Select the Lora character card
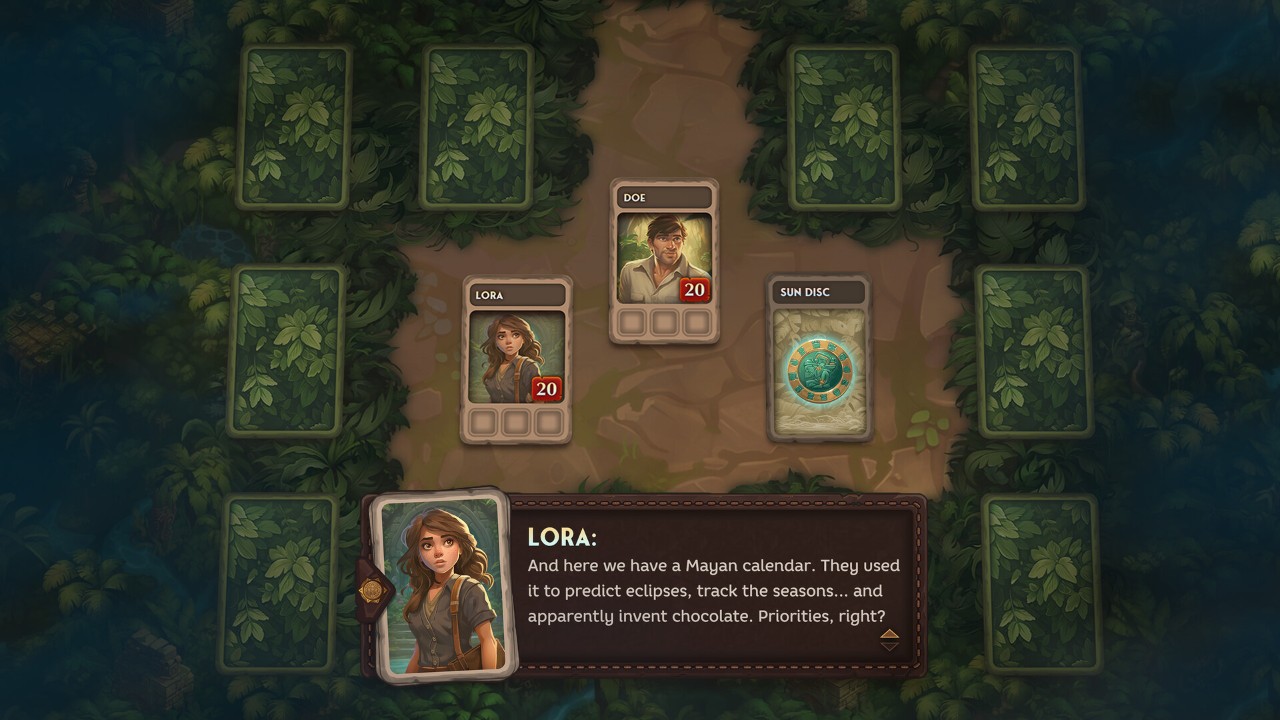 516,360
